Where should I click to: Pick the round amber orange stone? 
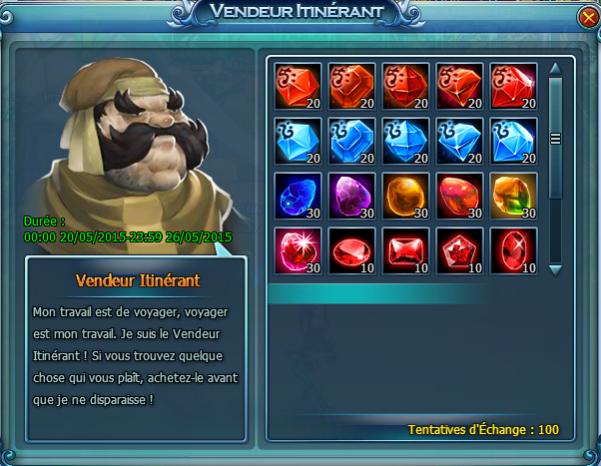406,195
